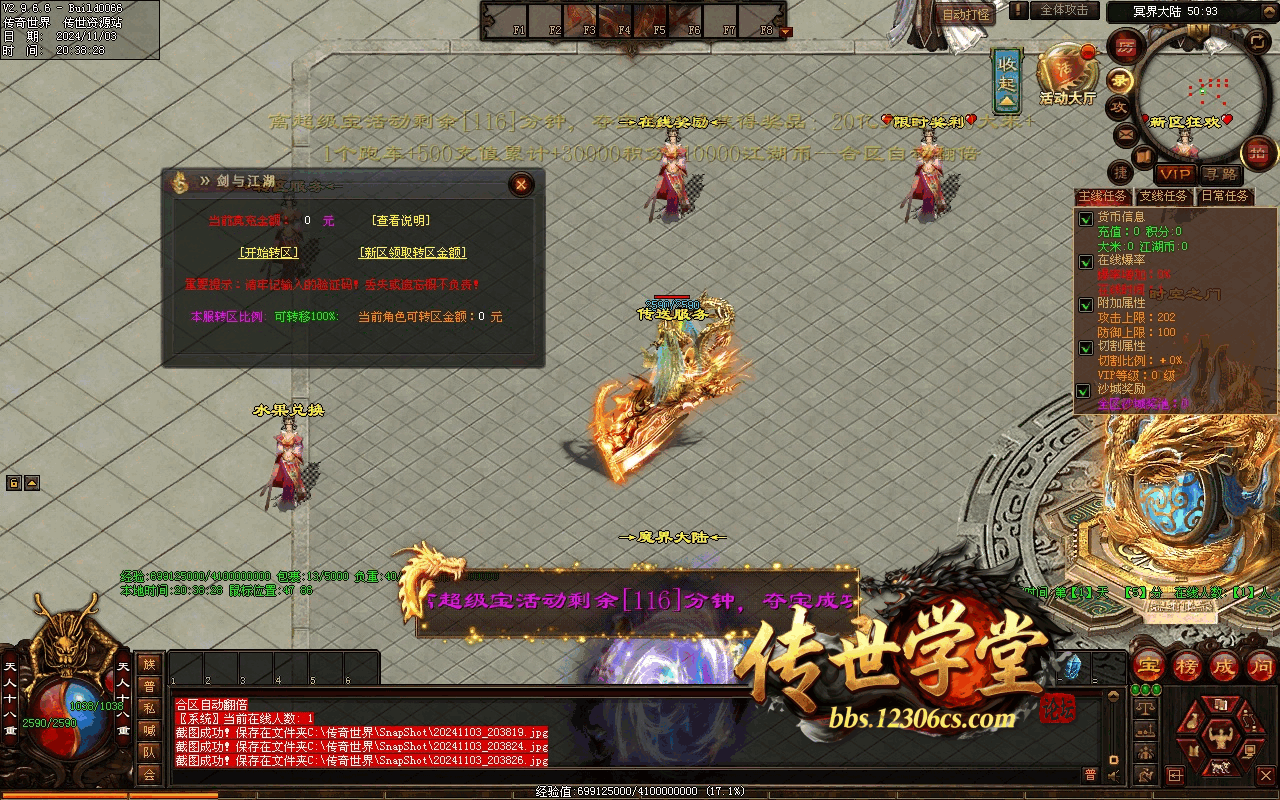Open the 活动大厅 event hall icon
1280x800 pixels.
[x=1067, y=75]
